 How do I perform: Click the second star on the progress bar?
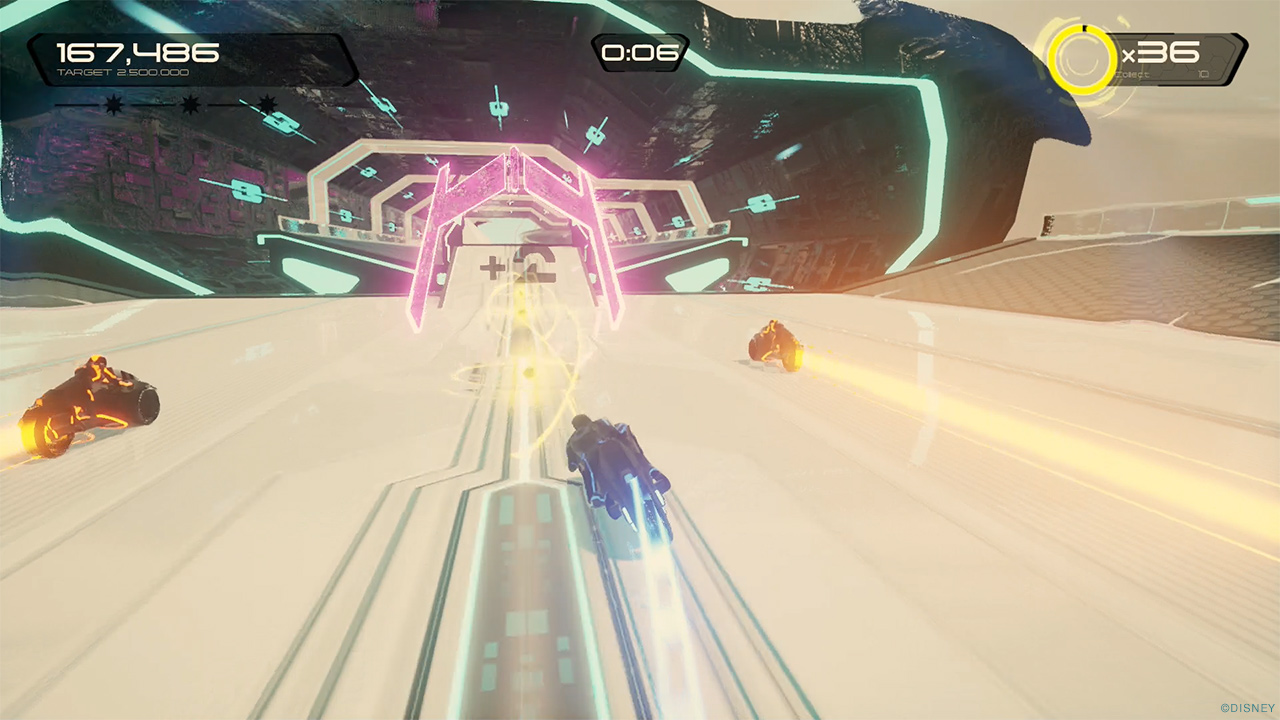click(x=190, y=103)
